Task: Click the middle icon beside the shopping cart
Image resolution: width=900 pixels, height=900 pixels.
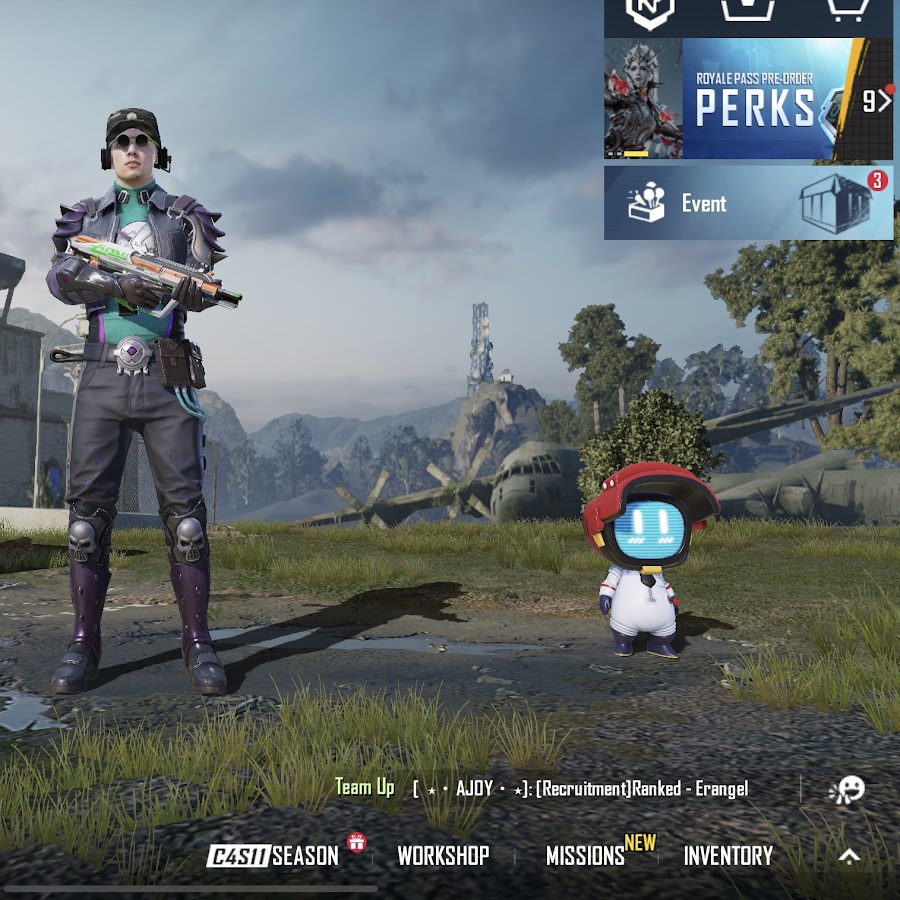Action: pos(749,10)
